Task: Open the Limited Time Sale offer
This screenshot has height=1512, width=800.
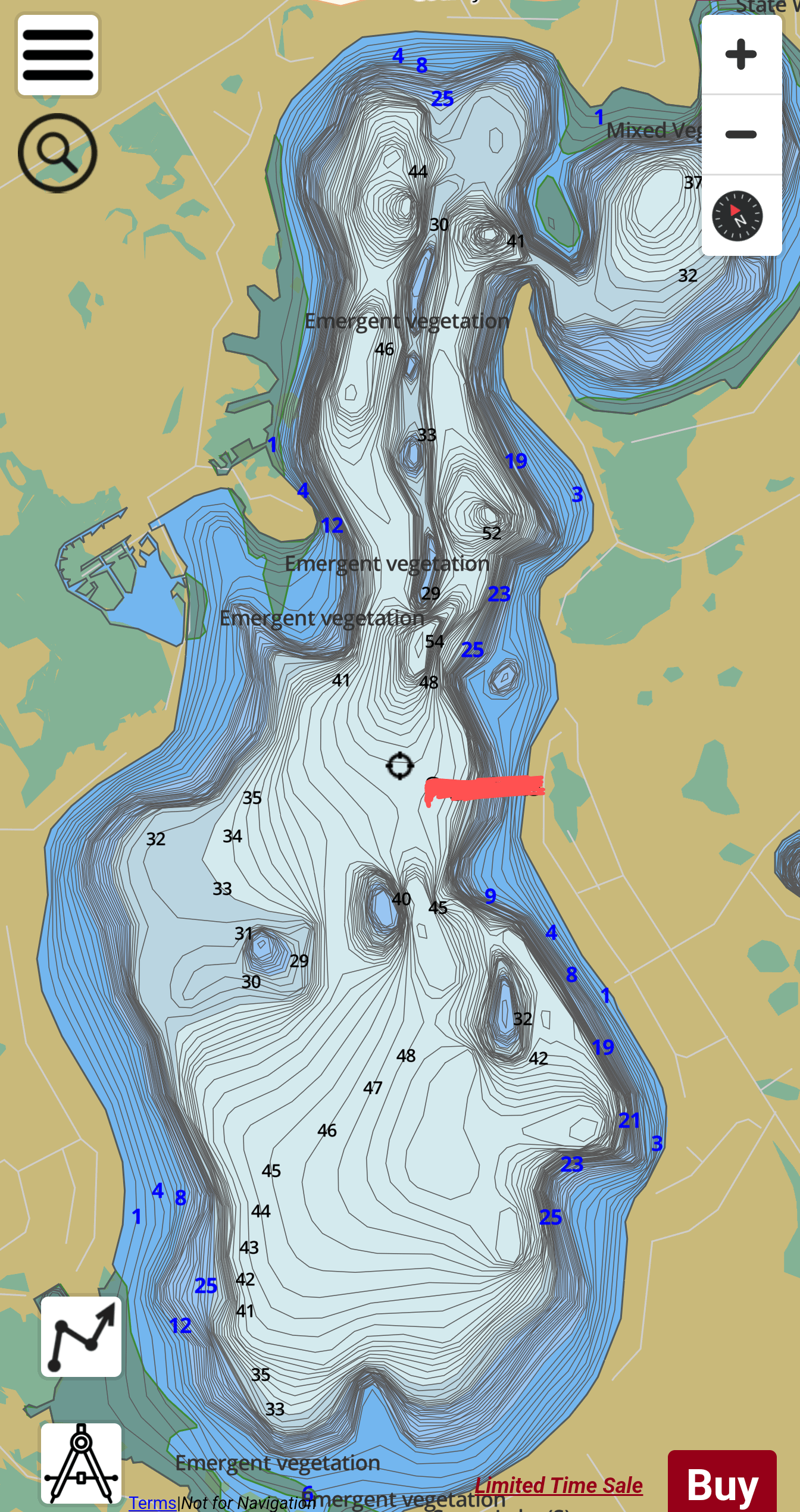Action: (558, 1485)
